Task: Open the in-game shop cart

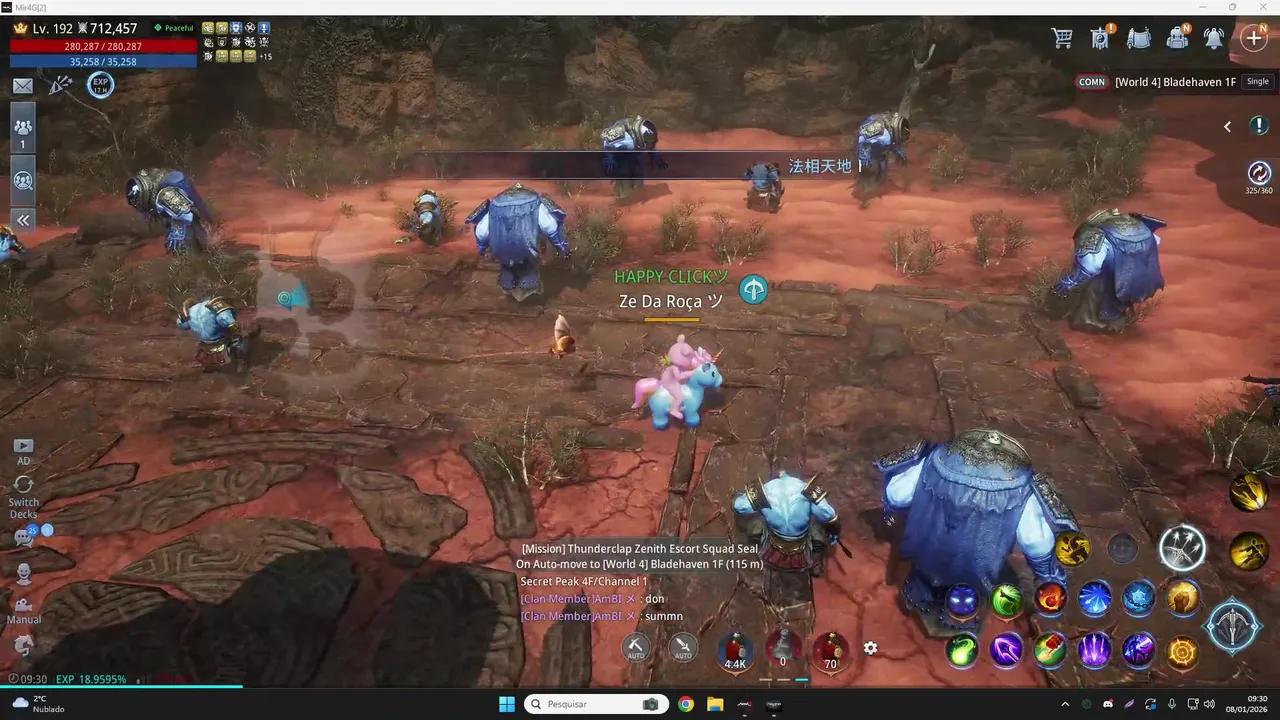Action: coord(1062,37)
